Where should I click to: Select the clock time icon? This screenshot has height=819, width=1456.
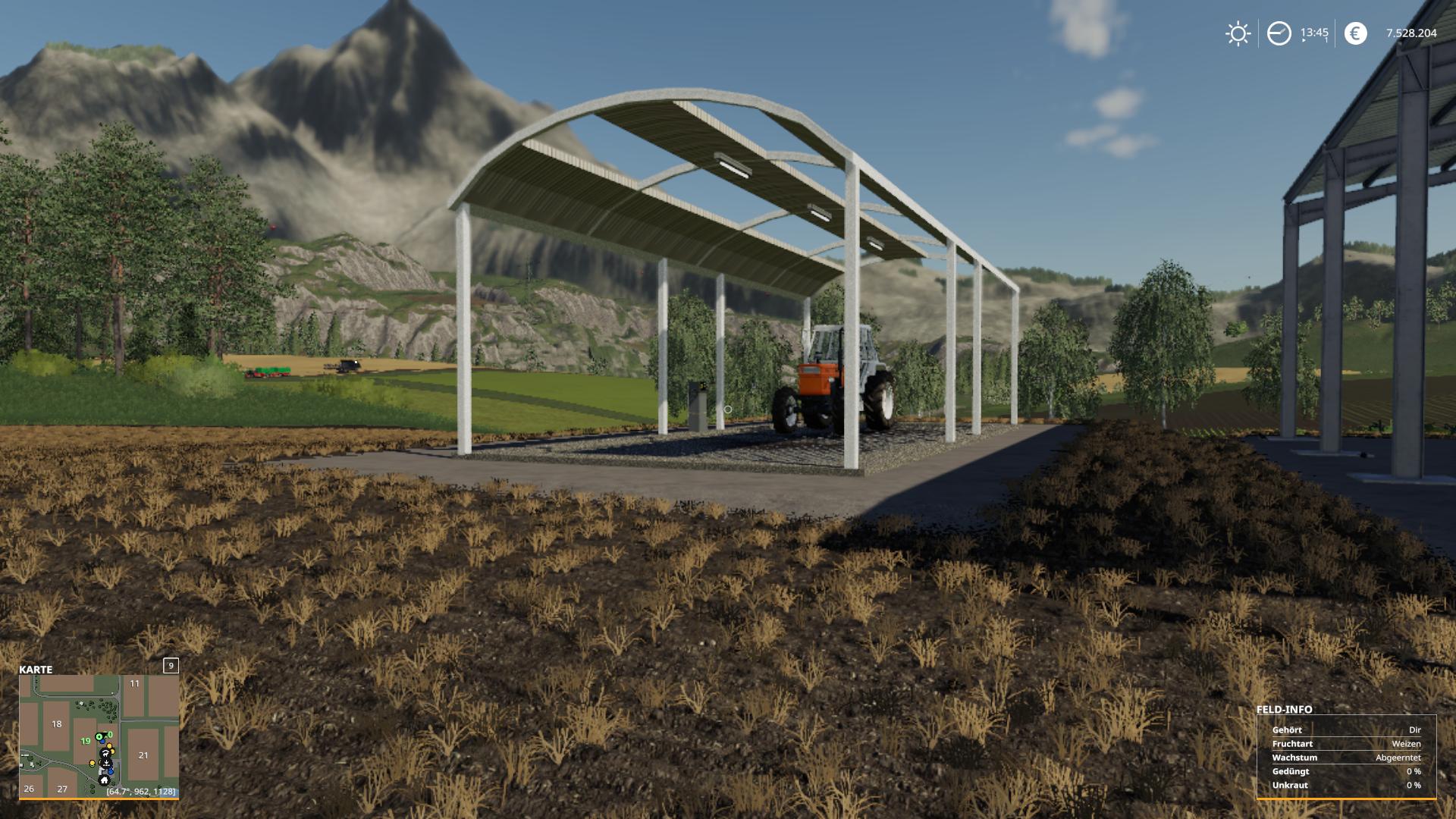pos(1279,33)
